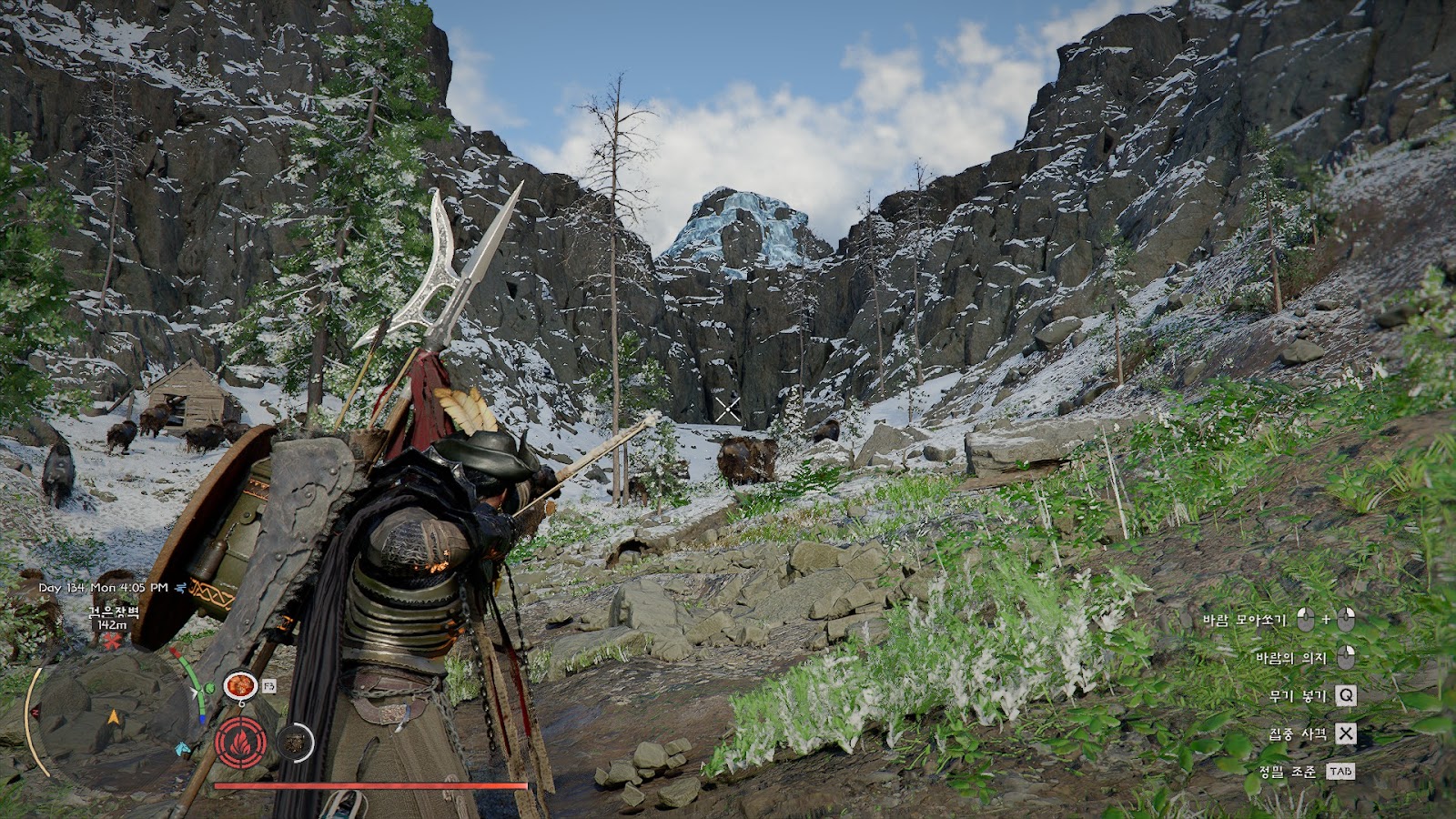Use the food dish quick slot

click(x=239, y=684)
